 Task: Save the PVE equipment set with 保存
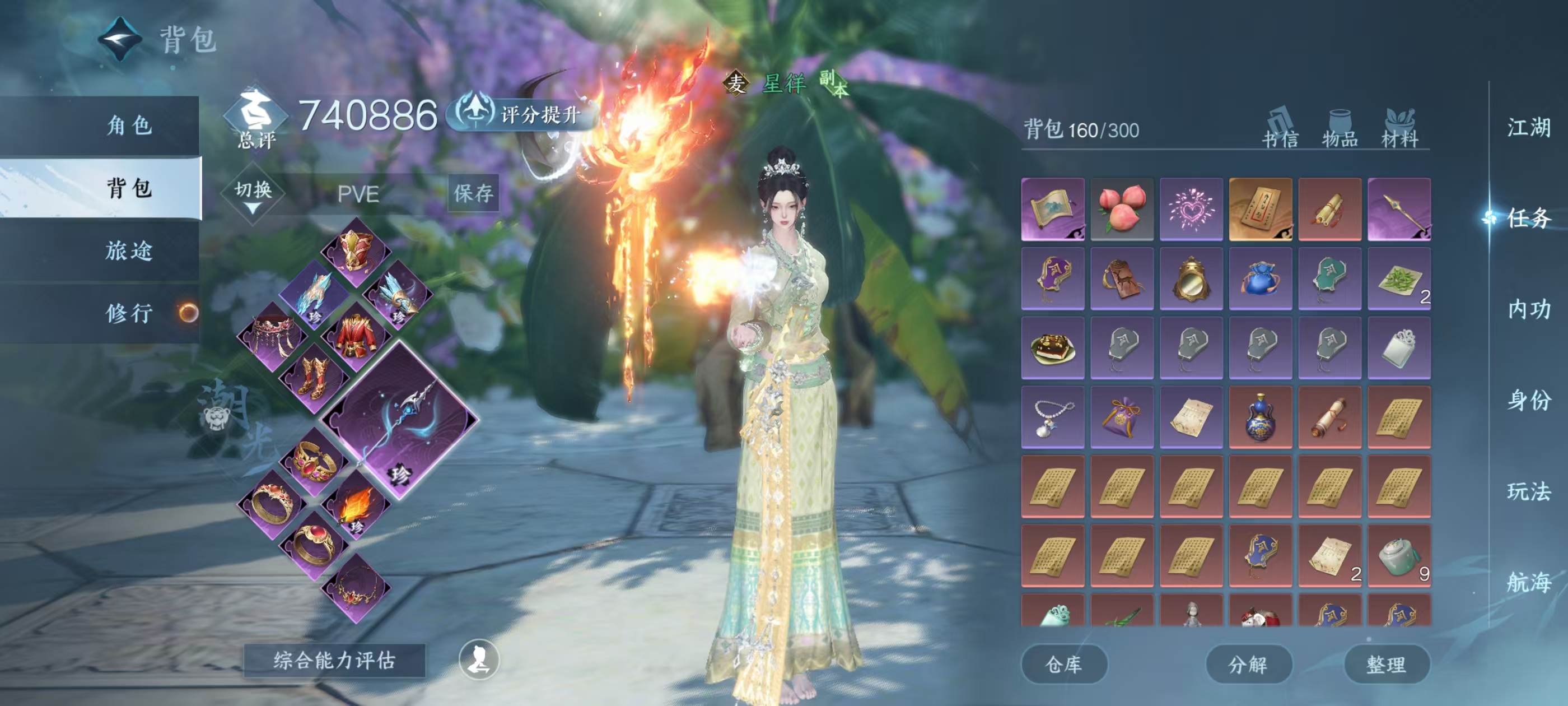(x=473, y=194)
